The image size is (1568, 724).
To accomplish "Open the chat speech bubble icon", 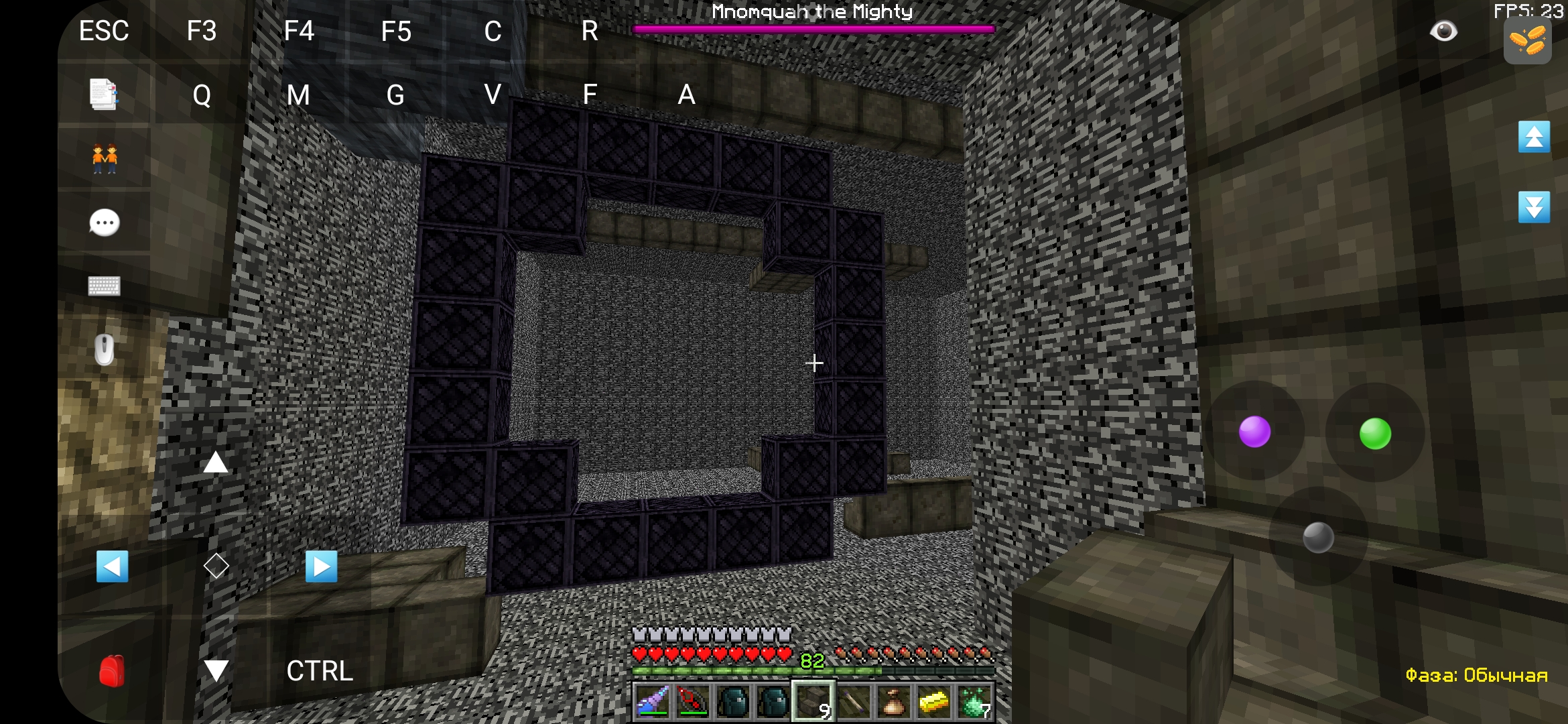I will [105, 223].
